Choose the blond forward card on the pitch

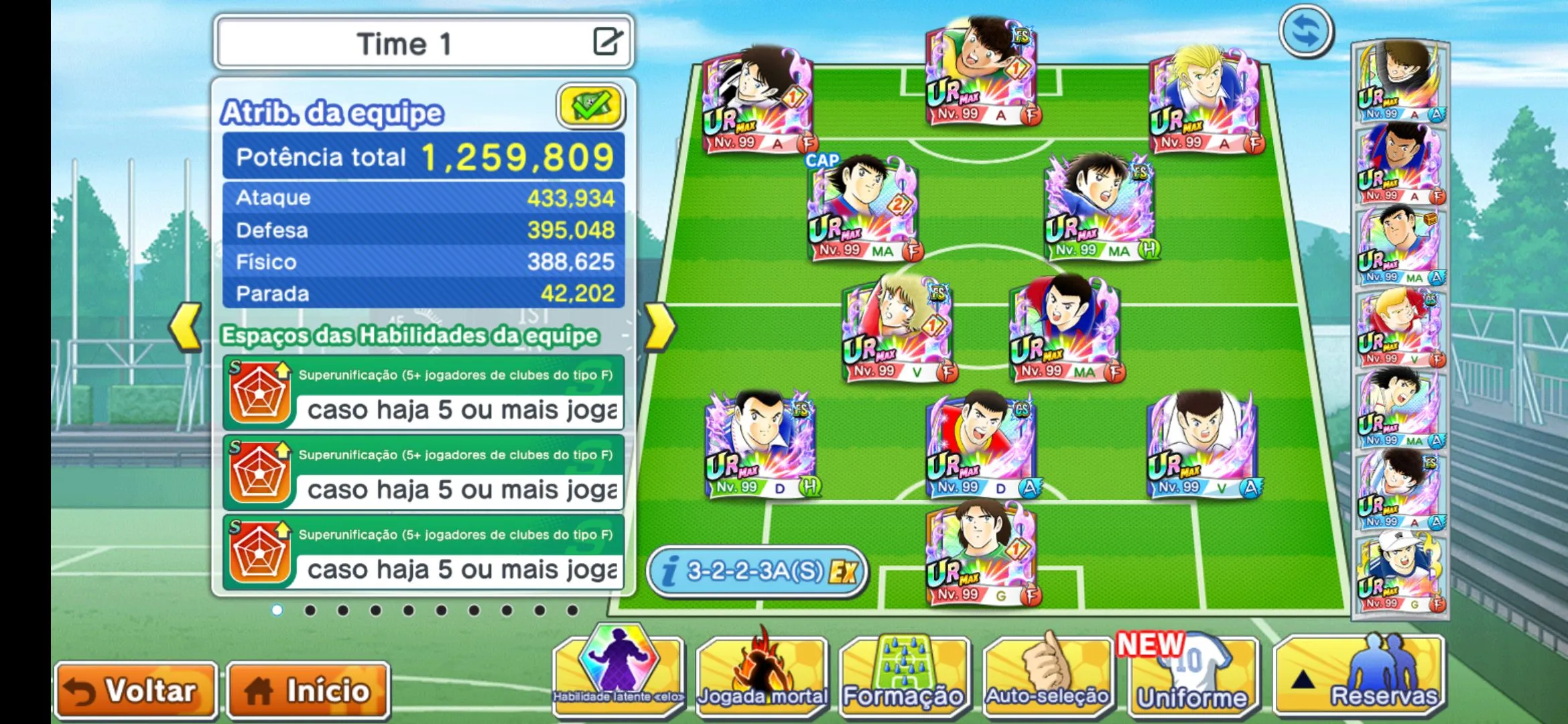click(1205, 101)
